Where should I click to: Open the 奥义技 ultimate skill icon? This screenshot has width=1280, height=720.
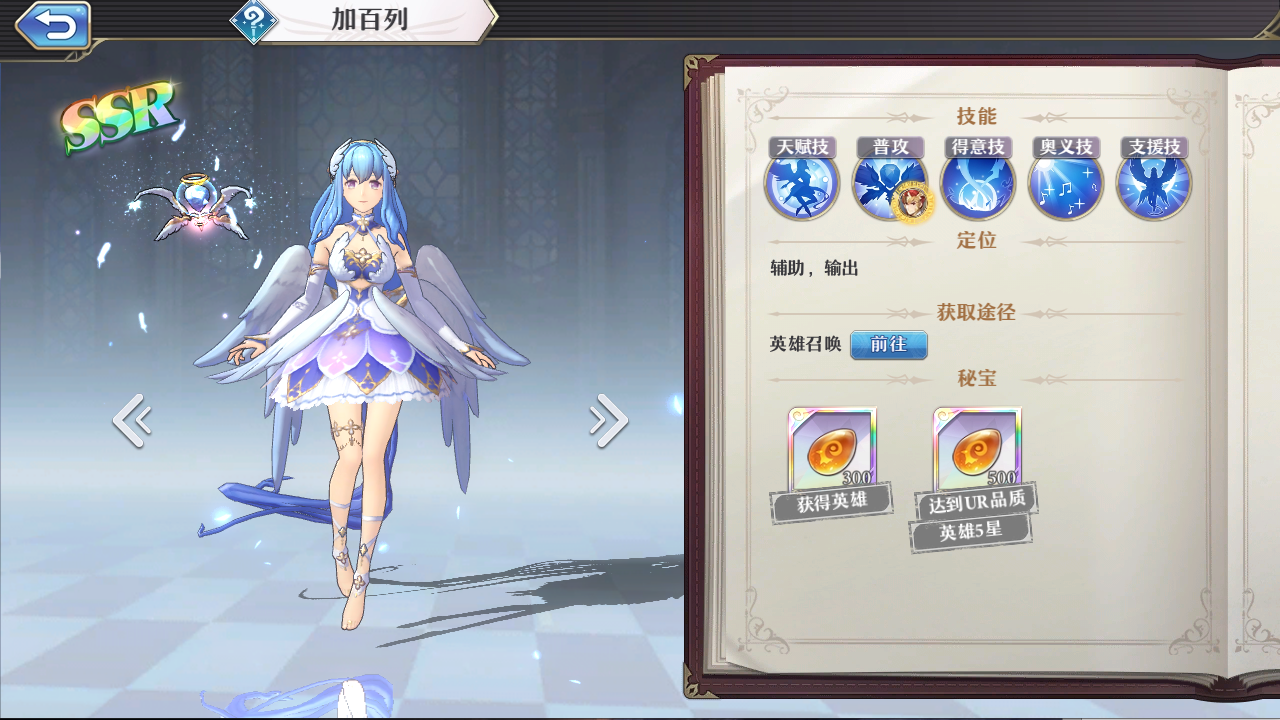1065,185
